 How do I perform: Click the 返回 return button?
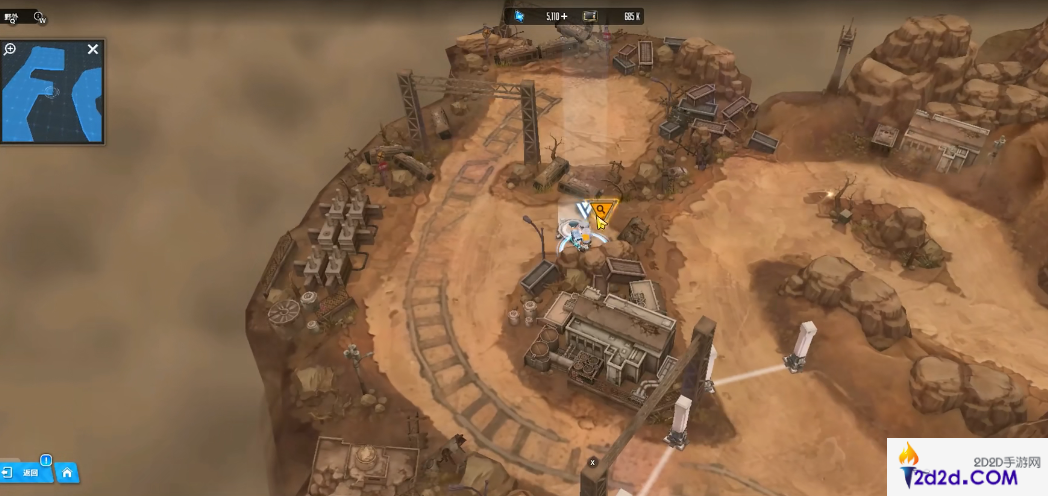(26, 472)
